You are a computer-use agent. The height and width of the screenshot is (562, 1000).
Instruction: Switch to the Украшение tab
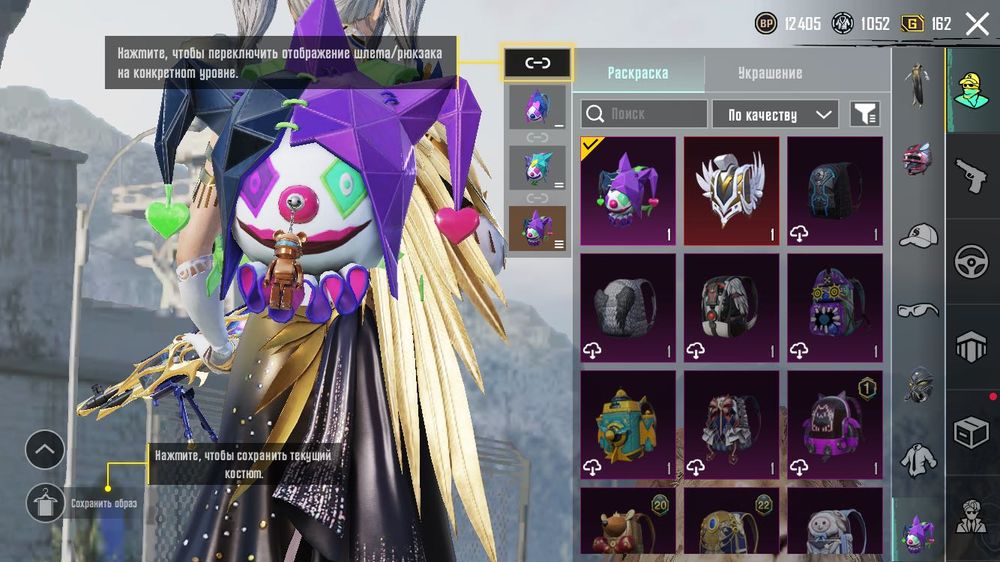coord(769,73)
